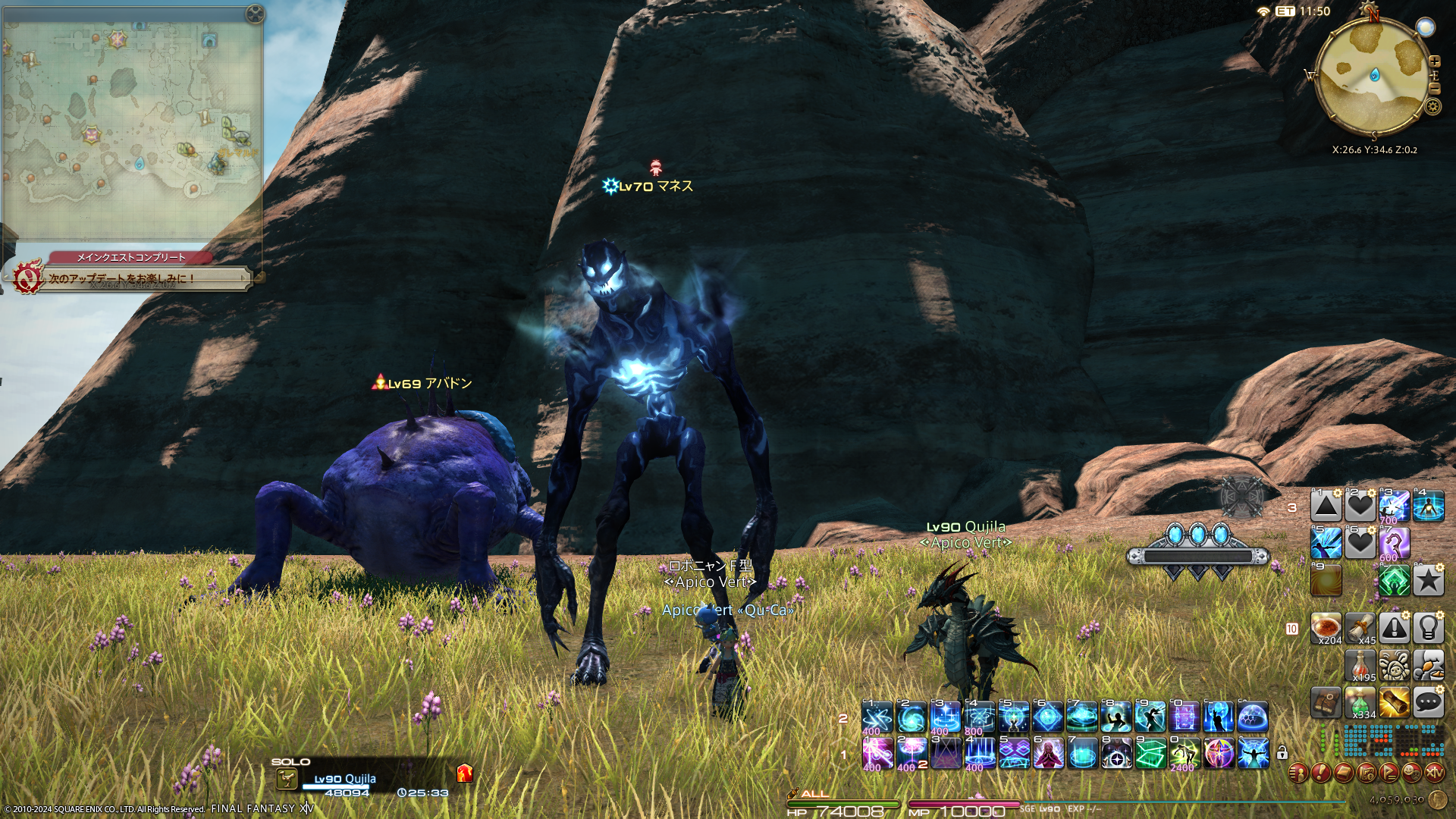Use the red potion x195
The image size is (1456, 819).
1360,665
